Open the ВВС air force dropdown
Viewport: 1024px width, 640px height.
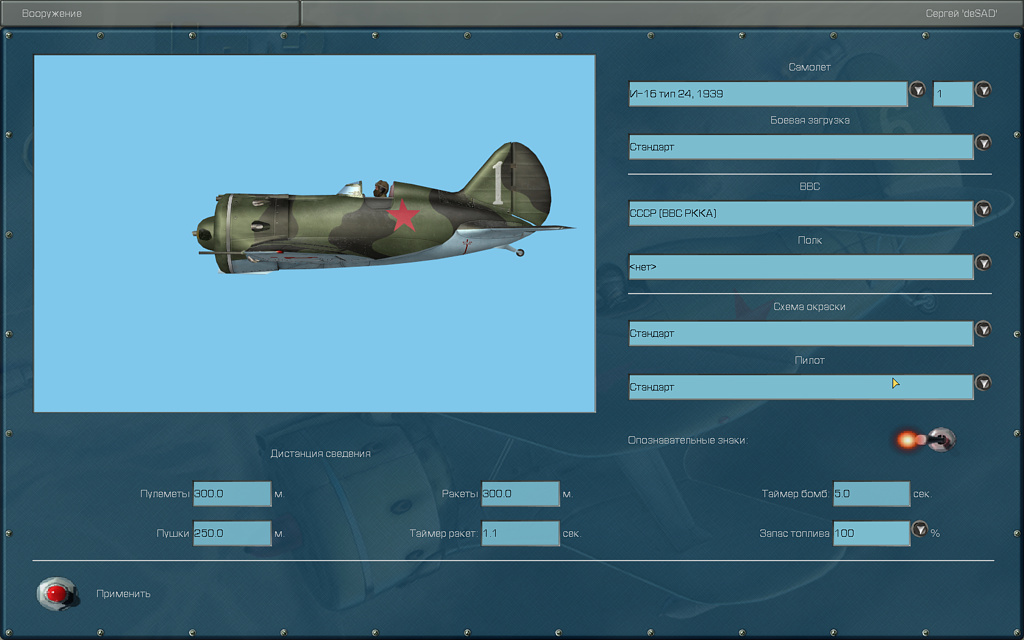coord(983,210)
